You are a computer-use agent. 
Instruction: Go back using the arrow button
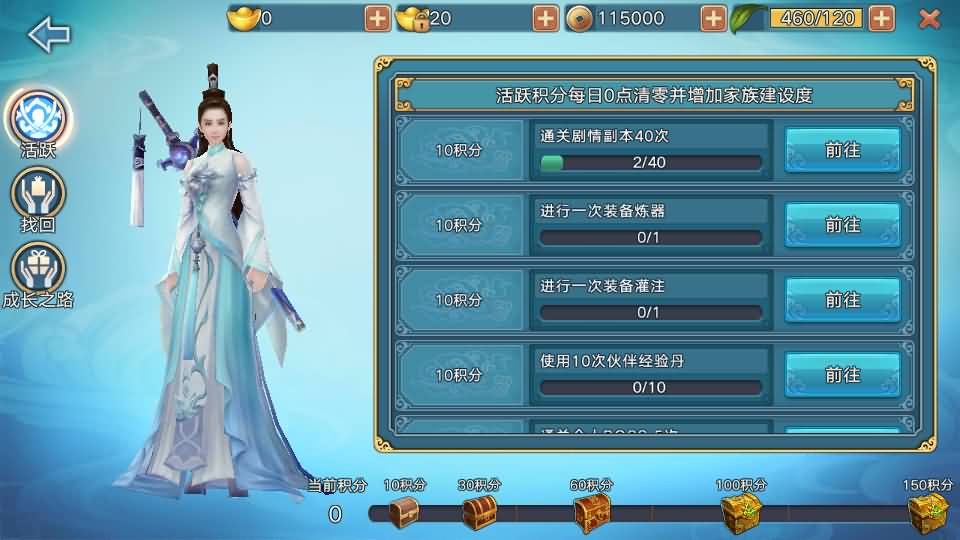[49, 35]
